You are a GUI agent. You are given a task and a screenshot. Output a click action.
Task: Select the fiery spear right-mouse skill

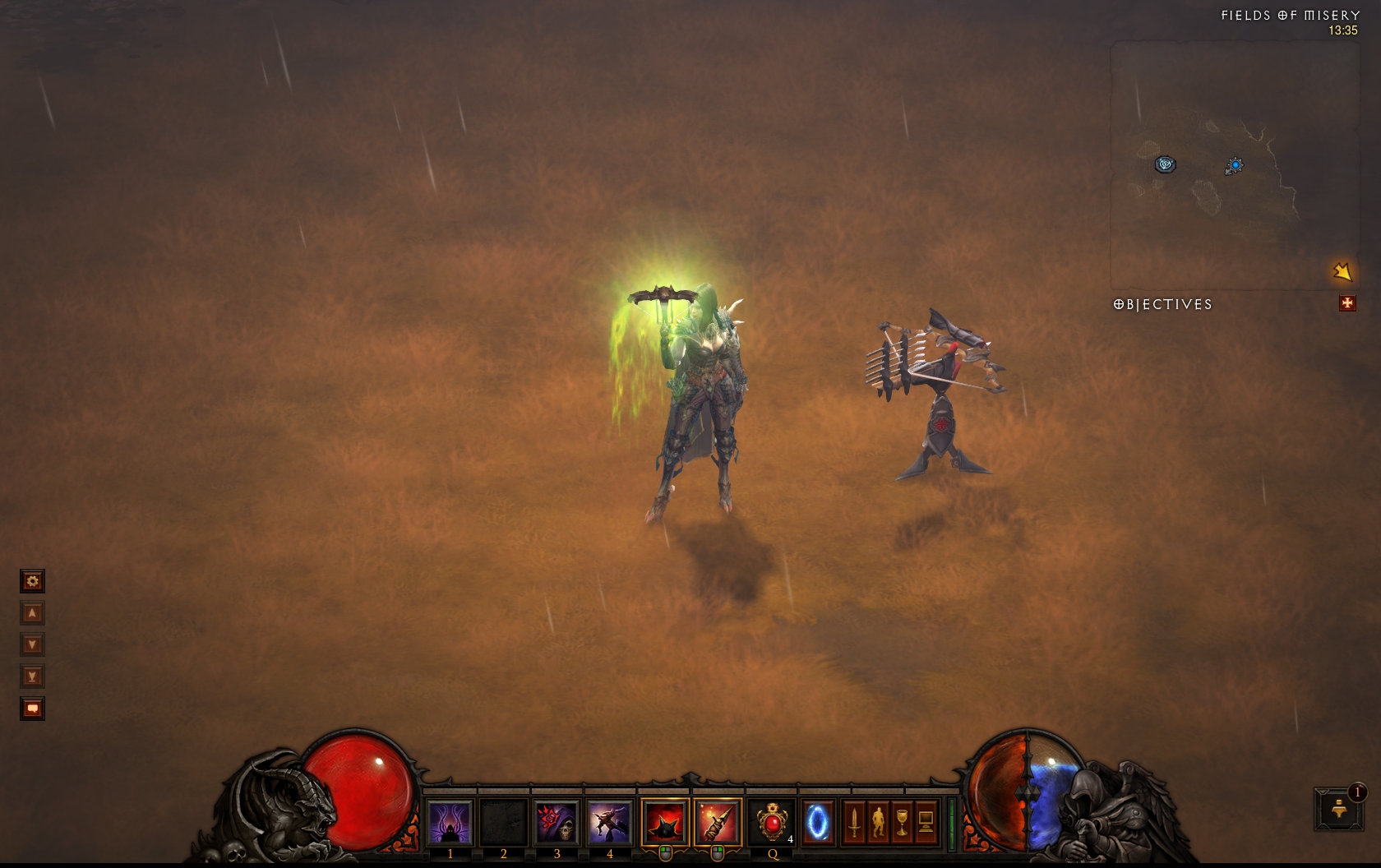click(x=718, y=823)
